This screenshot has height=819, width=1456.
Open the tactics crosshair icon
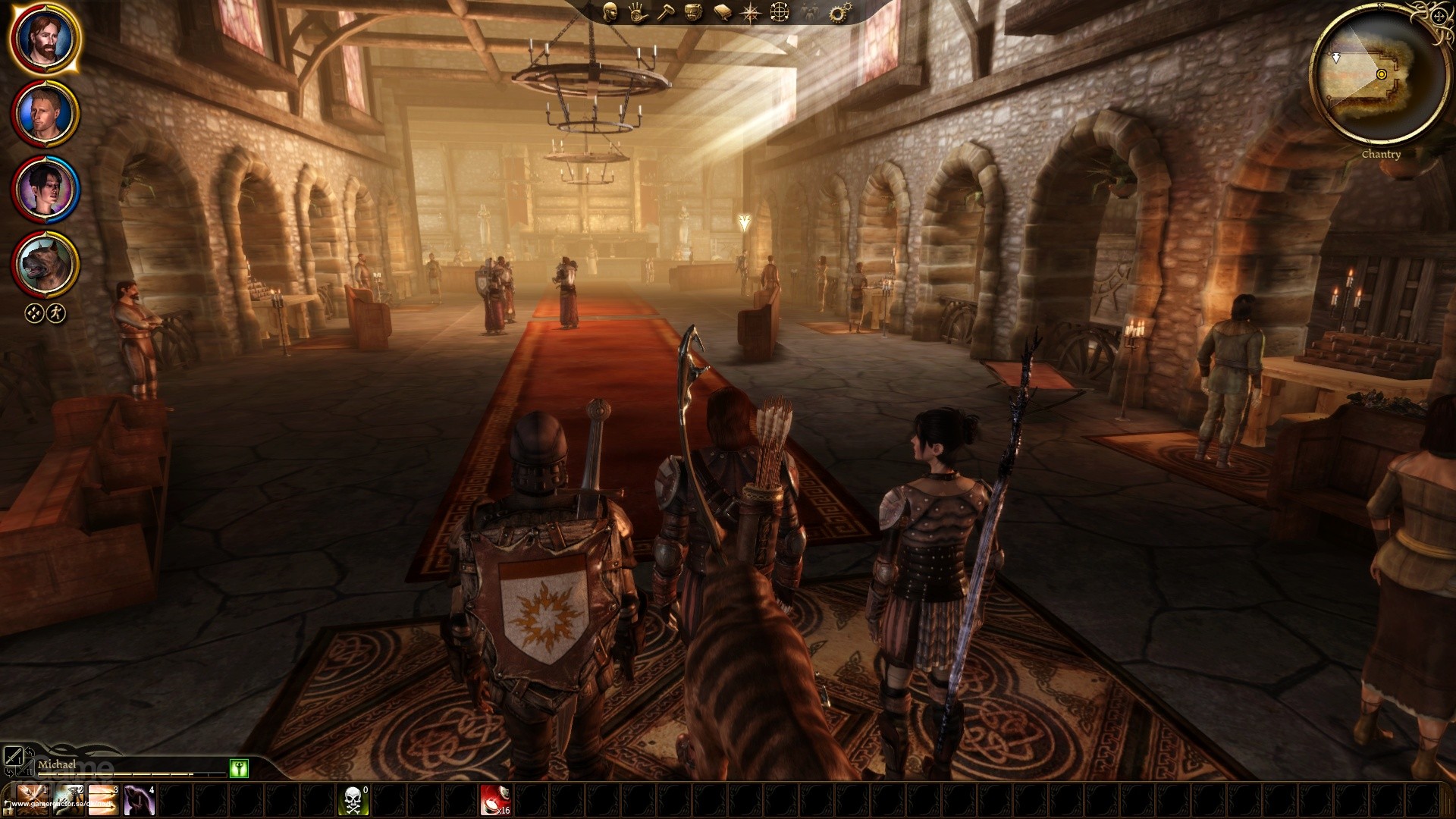pyautogui.click(x=780, y=13)
